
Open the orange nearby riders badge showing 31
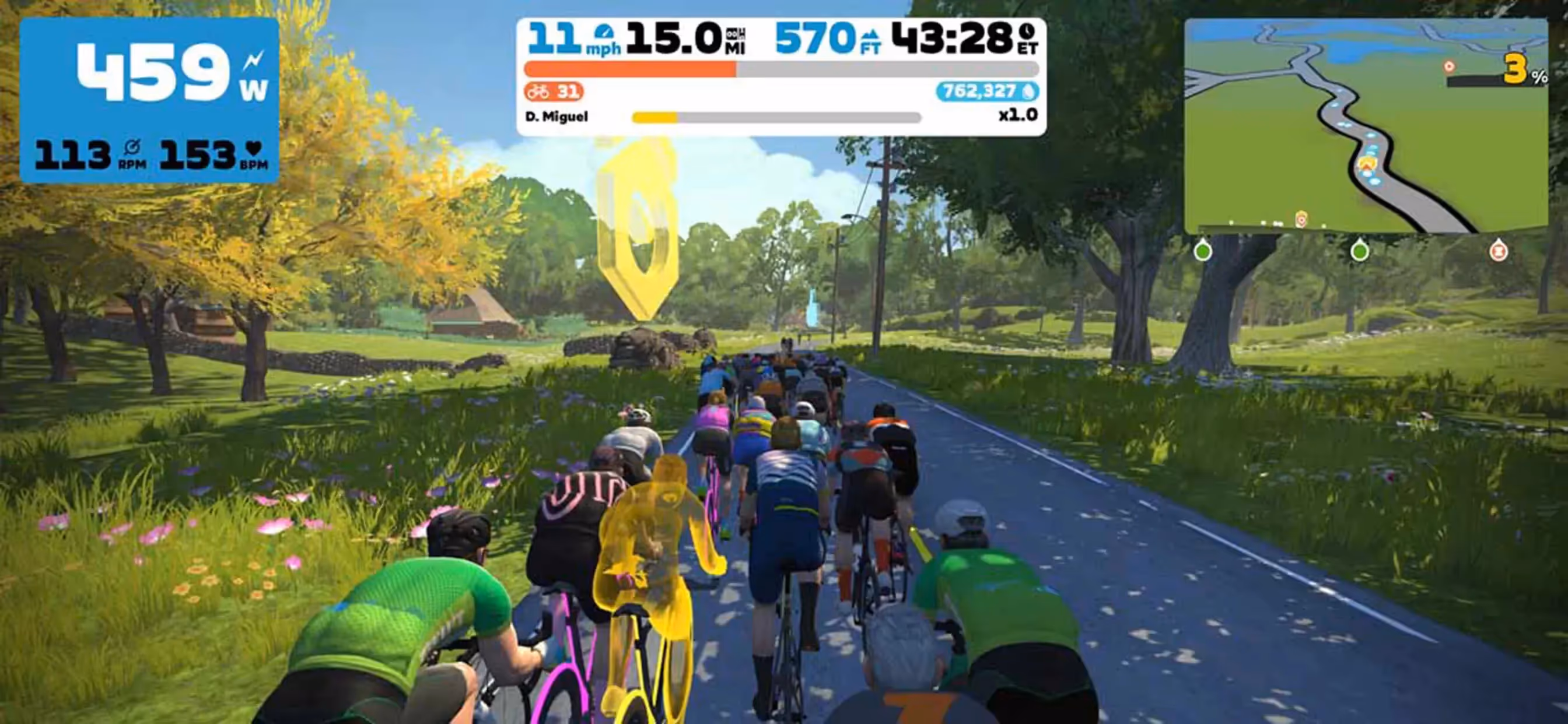[554, 92]
